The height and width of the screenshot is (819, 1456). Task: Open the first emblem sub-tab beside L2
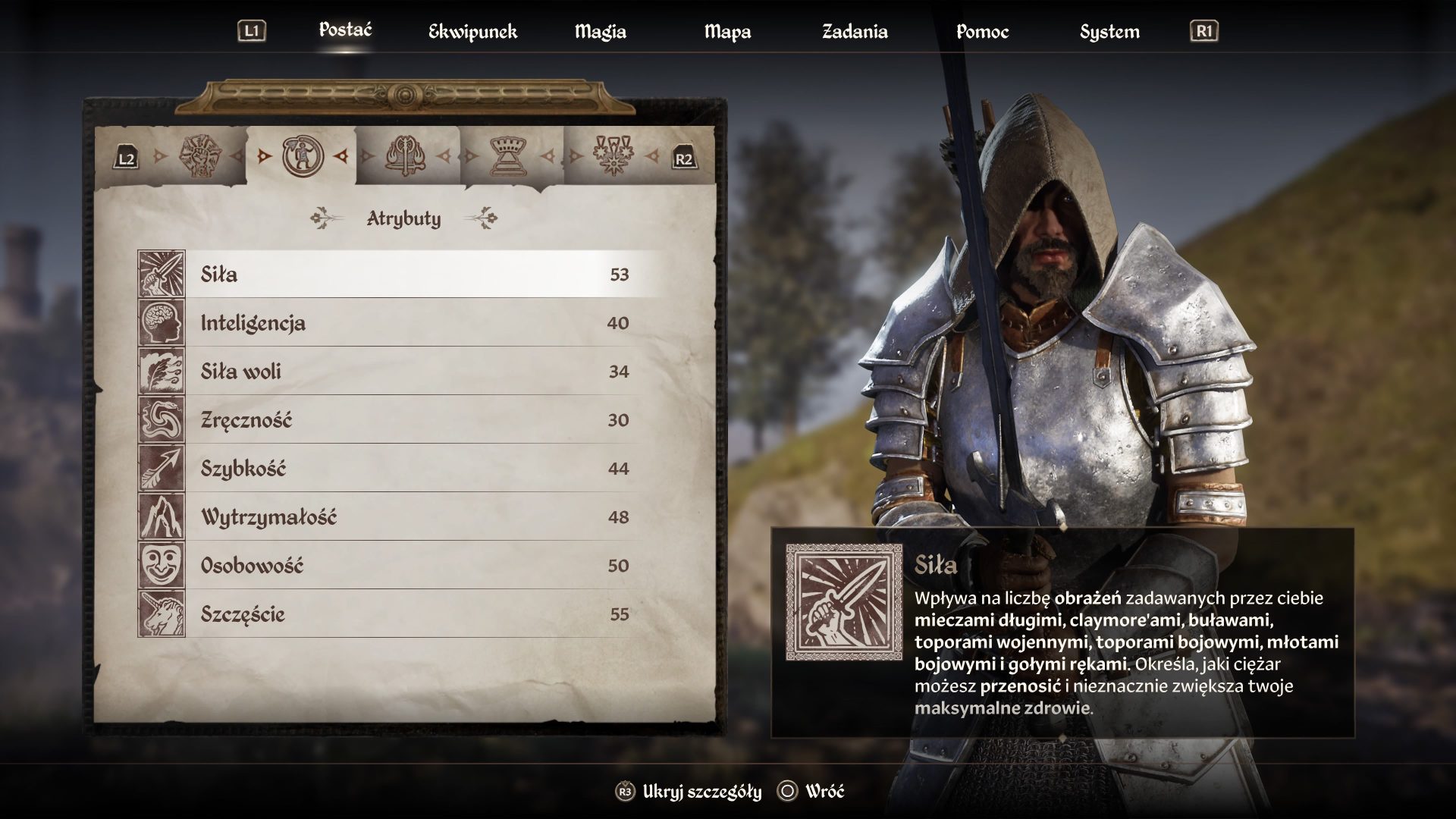tap(199, 157)
